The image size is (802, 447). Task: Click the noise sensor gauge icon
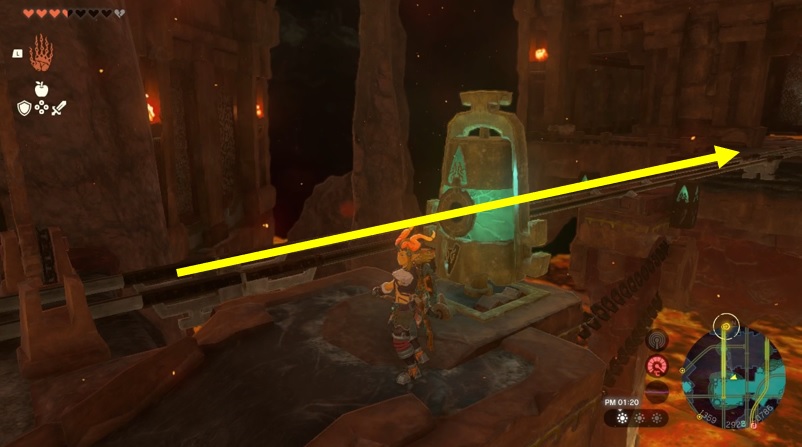click(658, 342)
